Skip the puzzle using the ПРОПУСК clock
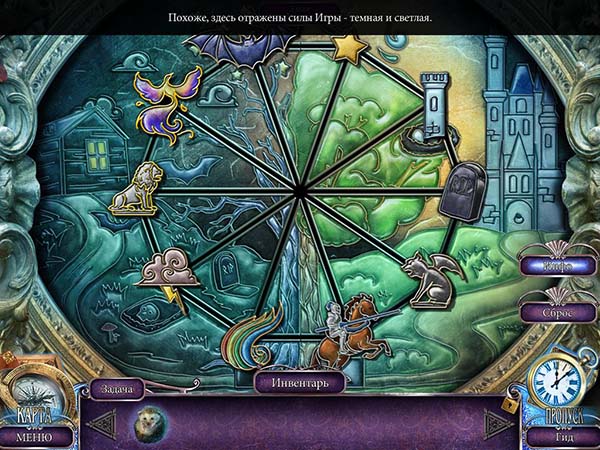 (x=554, y=385)
